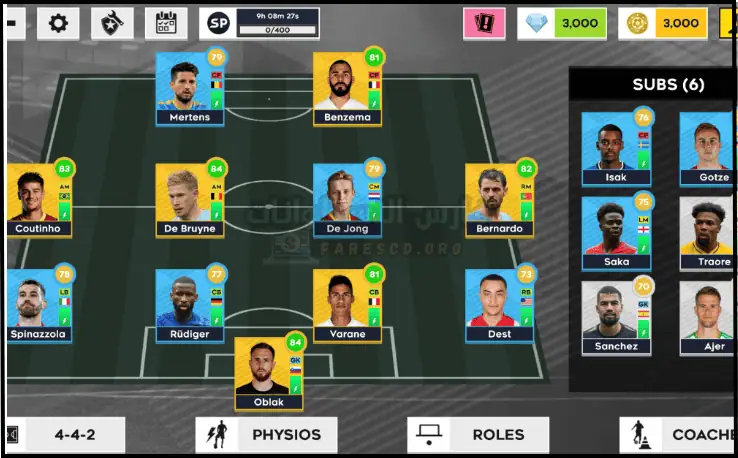Image resolution: width=738 pixels, height=458 pixels.
Task: Open the pink card pack icon
Action: 485,23
